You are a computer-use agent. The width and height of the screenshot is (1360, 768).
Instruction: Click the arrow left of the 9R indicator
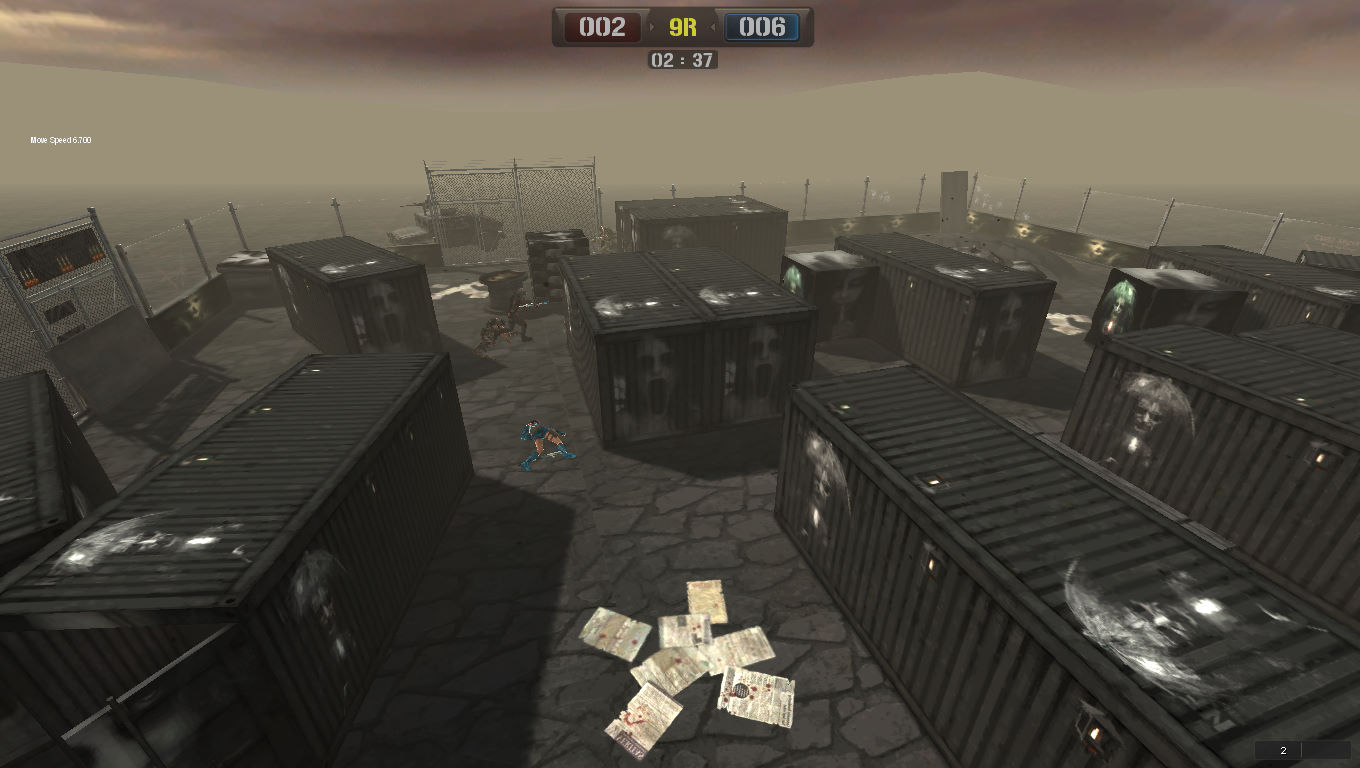(650, 27)
